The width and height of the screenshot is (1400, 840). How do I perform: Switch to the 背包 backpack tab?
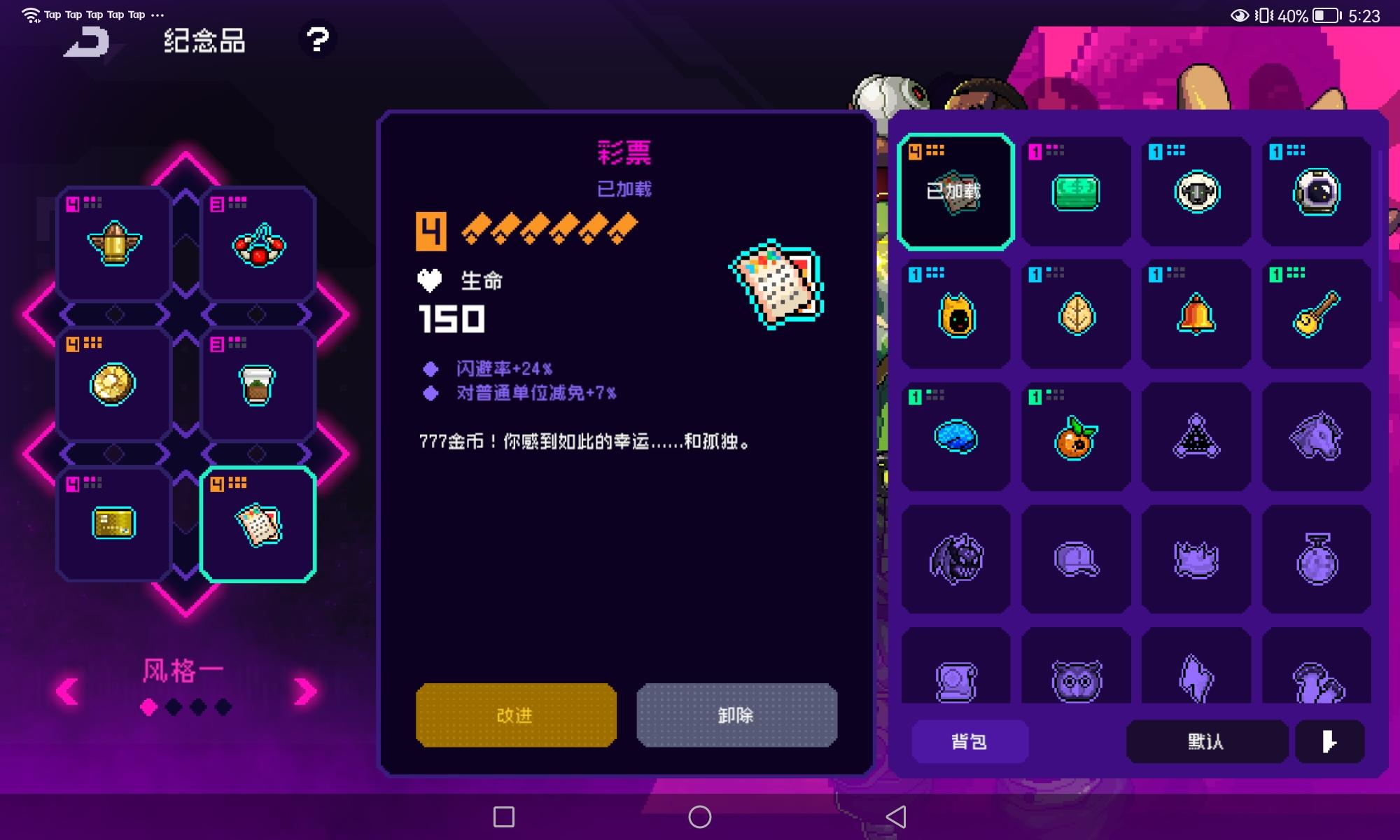coord(970,741)
